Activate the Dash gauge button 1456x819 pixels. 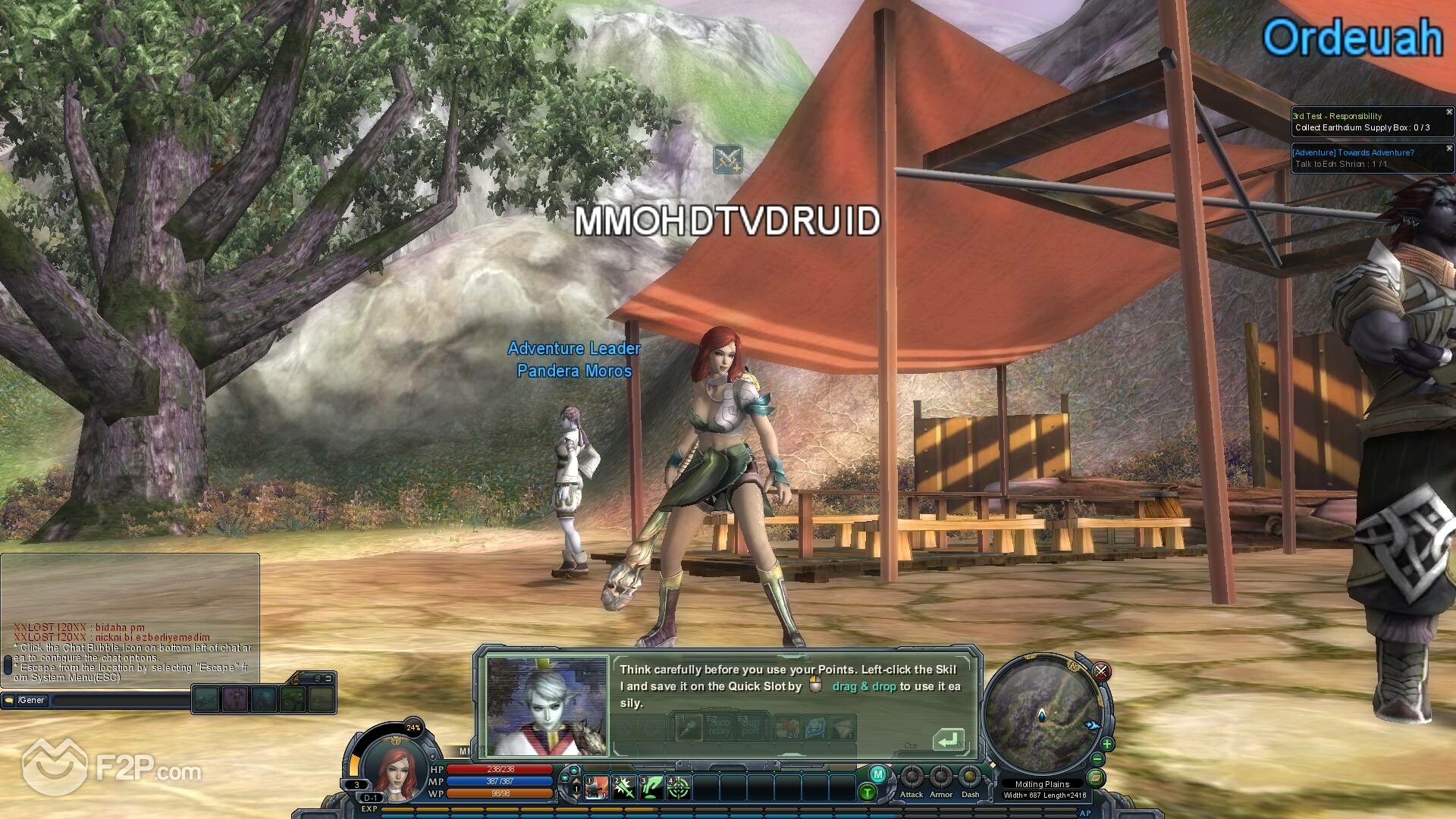(970, 778)
